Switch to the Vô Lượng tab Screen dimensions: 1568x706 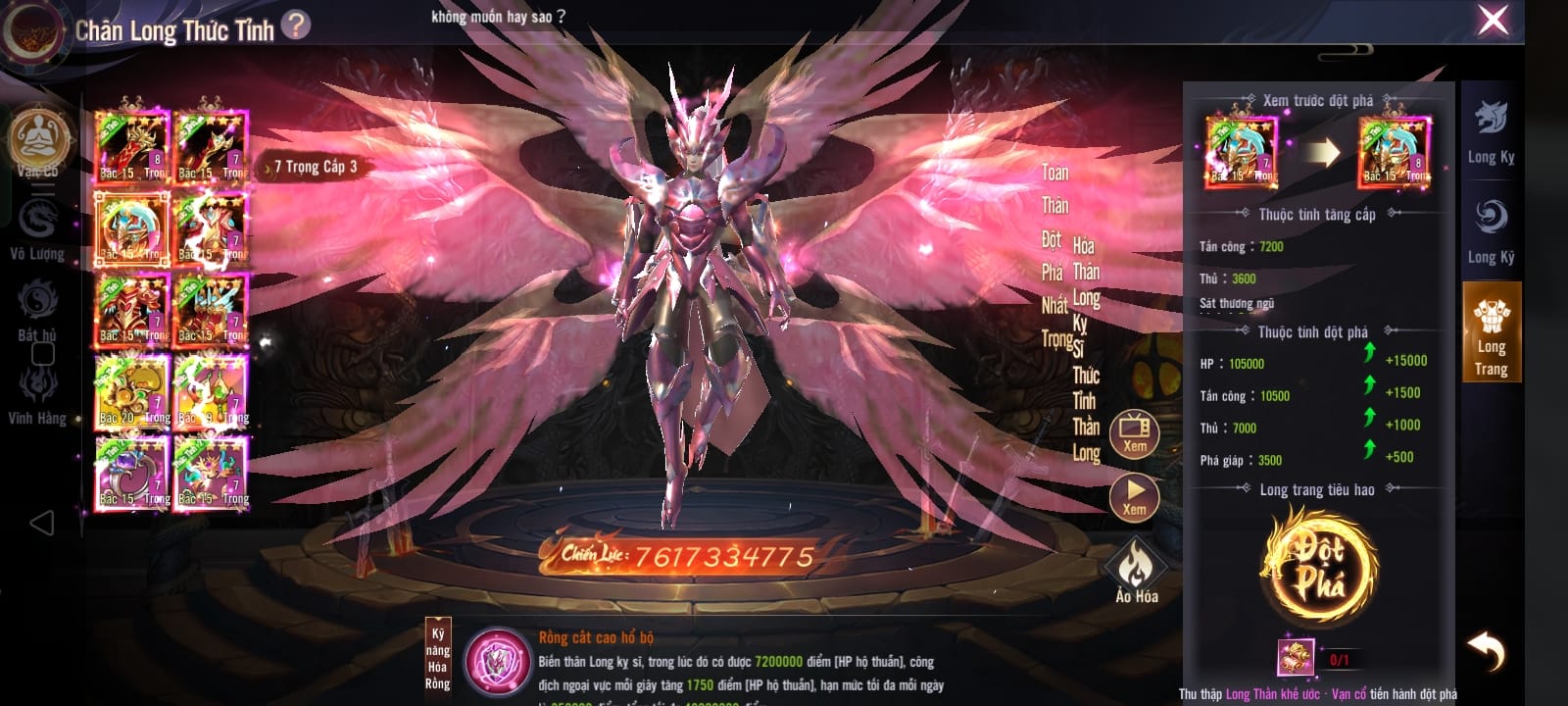click(x=37, y=227)
